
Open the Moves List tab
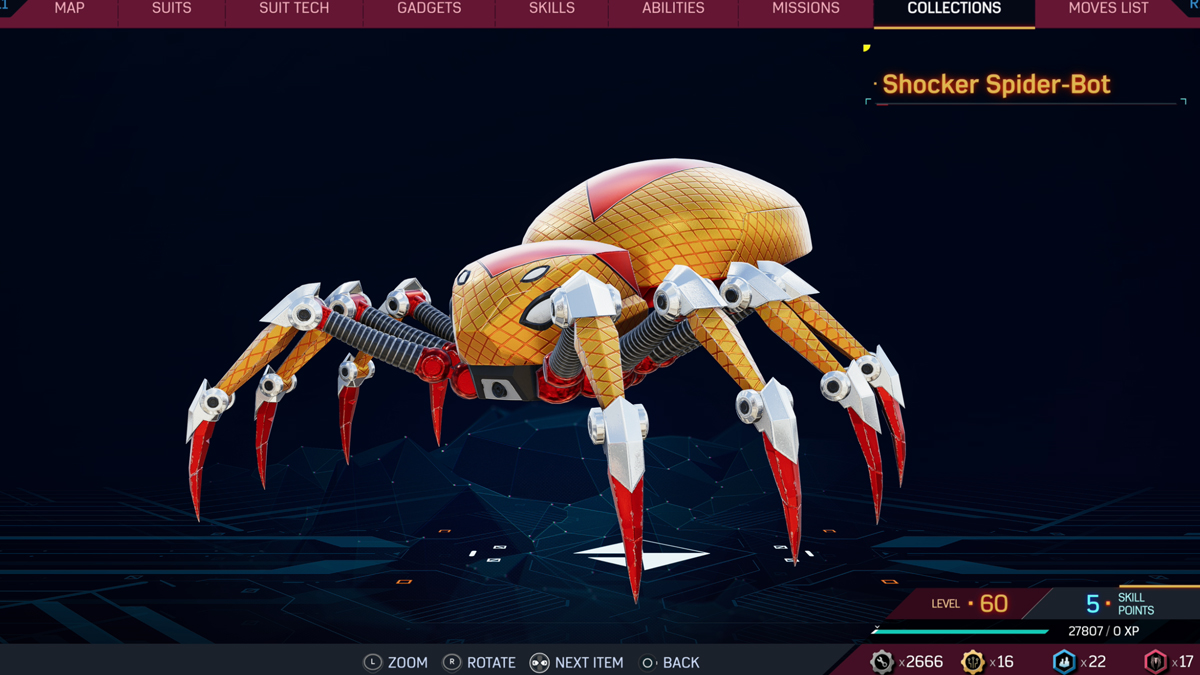point(1108,9)
